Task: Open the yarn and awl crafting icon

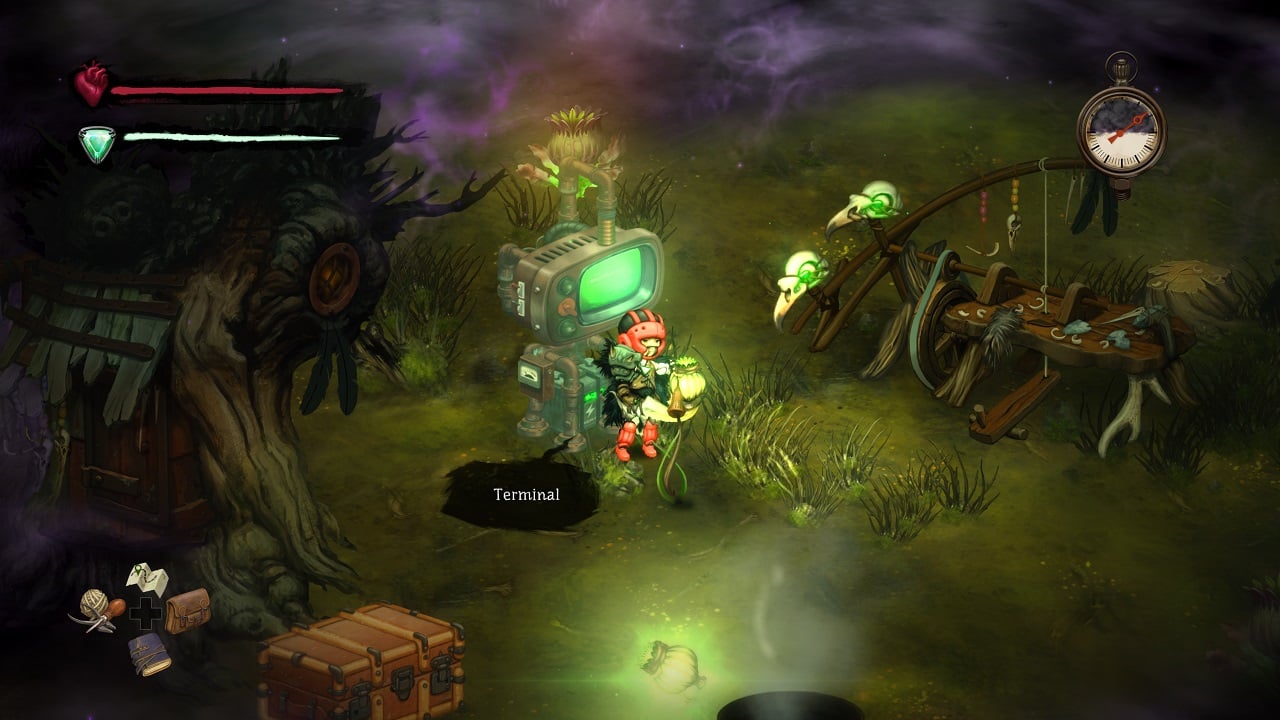Action: tap(101, 609)
